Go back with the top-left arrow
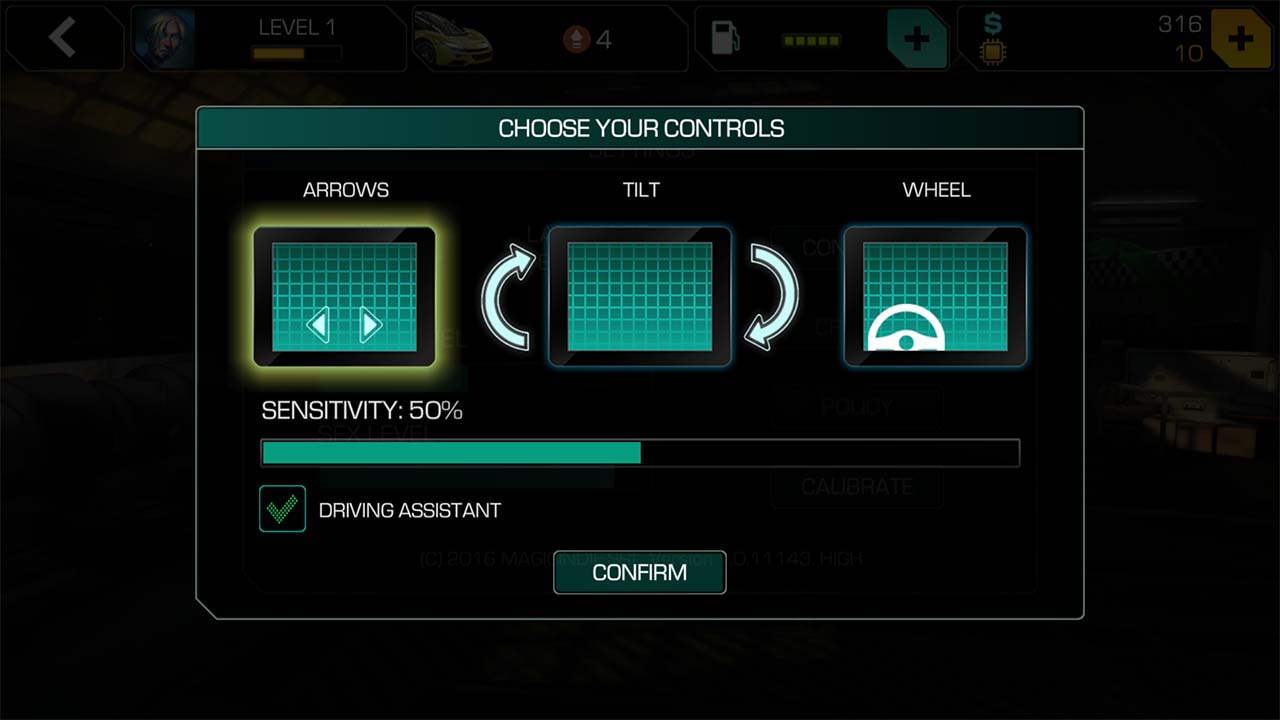 pyautogui.click(x=62, y=38)
